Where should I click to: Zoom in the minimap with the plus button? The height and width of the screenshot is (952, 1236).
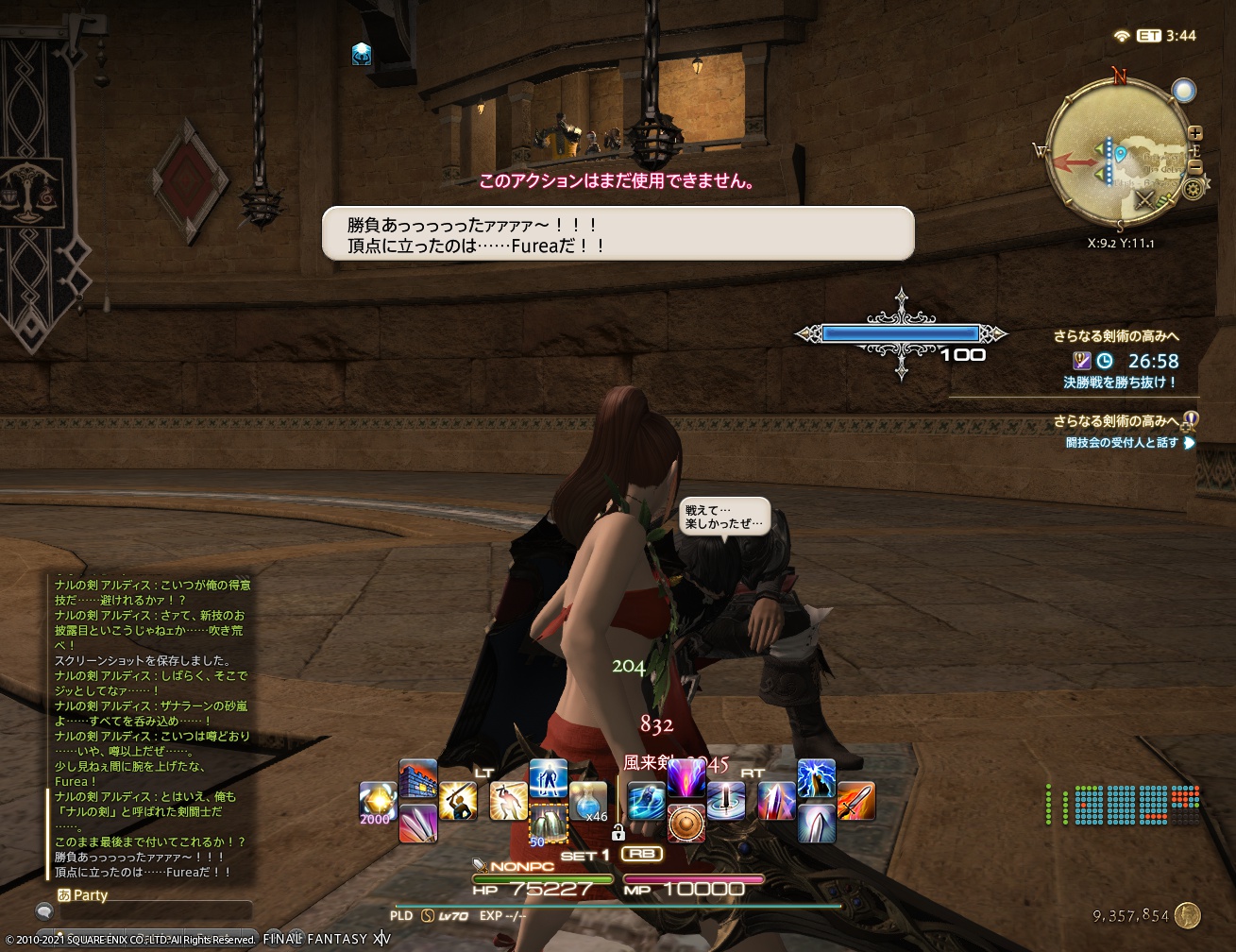(x=1195, y=131)
